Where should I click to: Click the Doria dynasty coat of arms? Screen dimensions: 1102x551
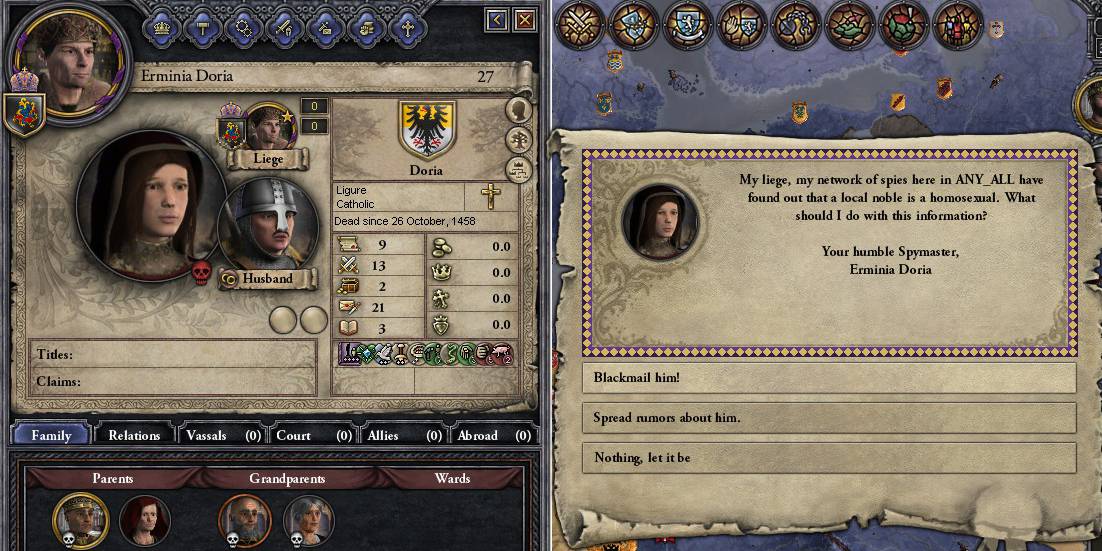click(x=427, y=129)
